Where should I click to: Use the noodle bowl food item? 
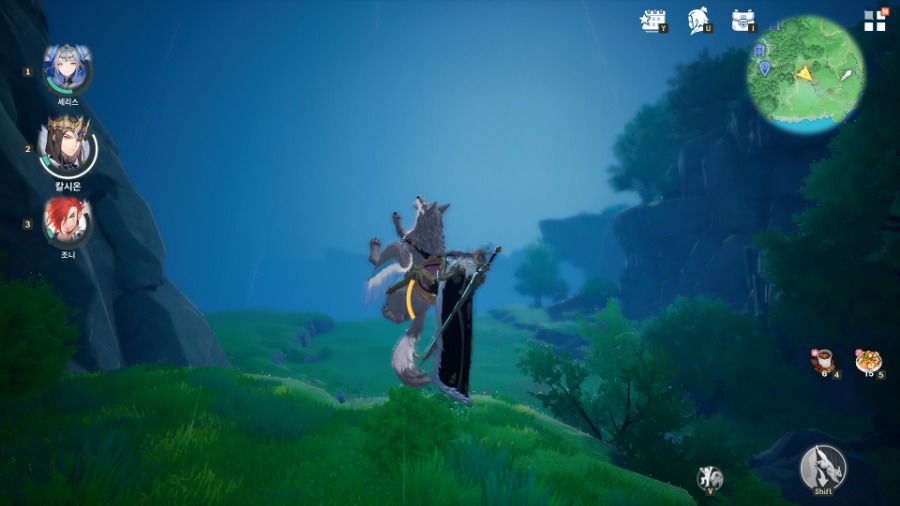point(867,361)
